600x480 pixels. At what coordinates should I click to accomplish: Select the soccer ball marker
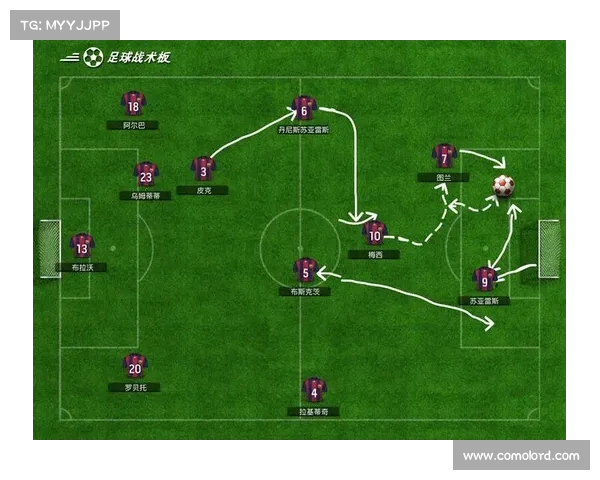click(x=503, y=185)
